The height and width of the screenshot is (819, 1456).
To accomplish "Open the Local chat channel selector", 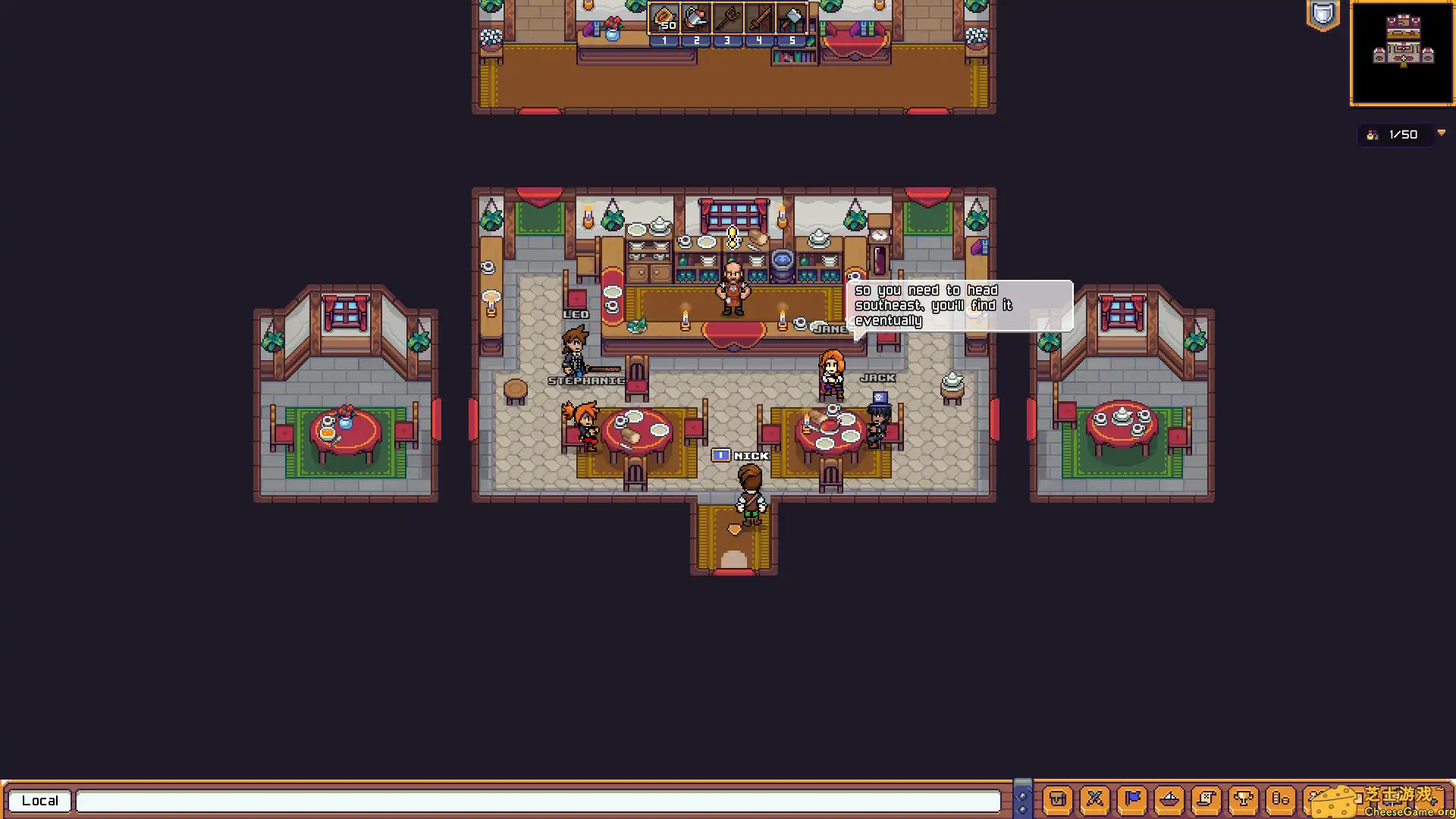I will pos(39,800).
